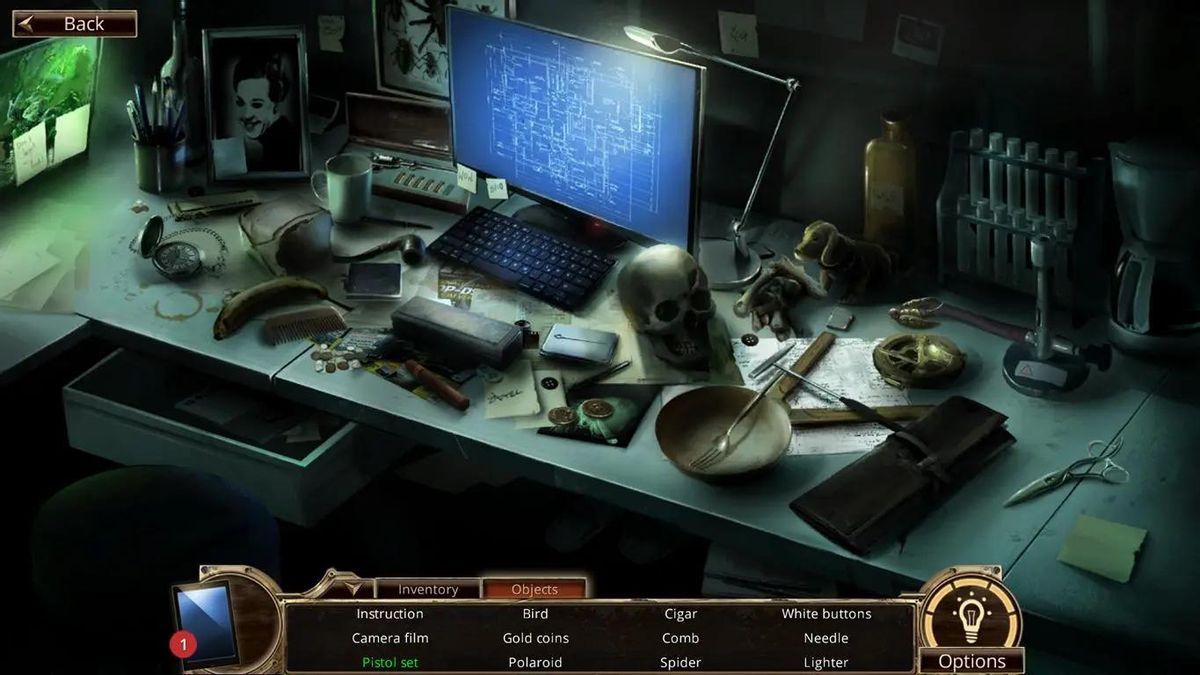This screenshot has width=1200, height=675.
Task: Open the Options menu
Action: click(x=971, y=661)
